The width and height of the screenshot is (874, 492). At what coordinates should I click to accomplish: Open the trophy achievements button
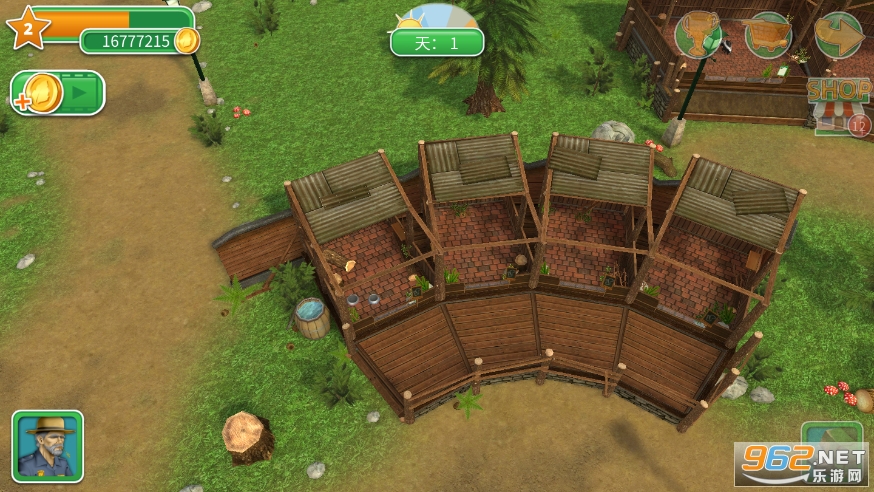click(x=698, y=35)
